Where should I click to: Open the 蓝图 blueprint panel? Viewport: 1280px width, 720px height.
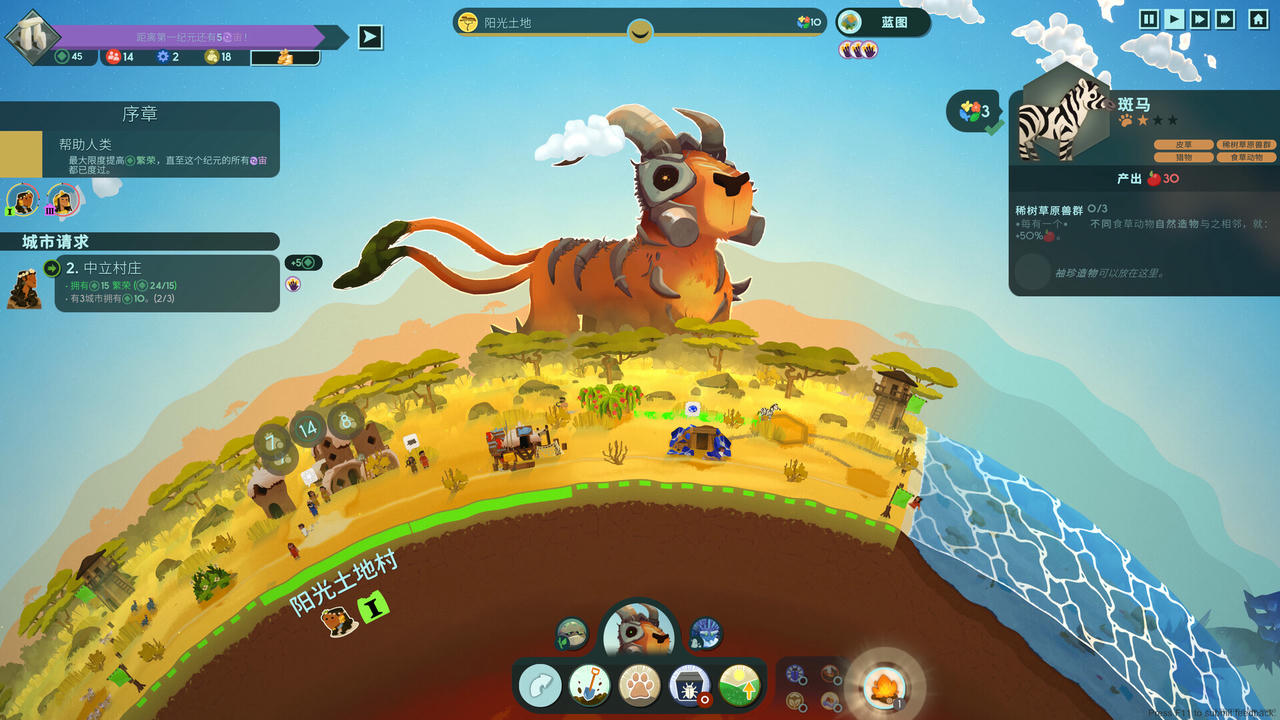tap(883, 22)
